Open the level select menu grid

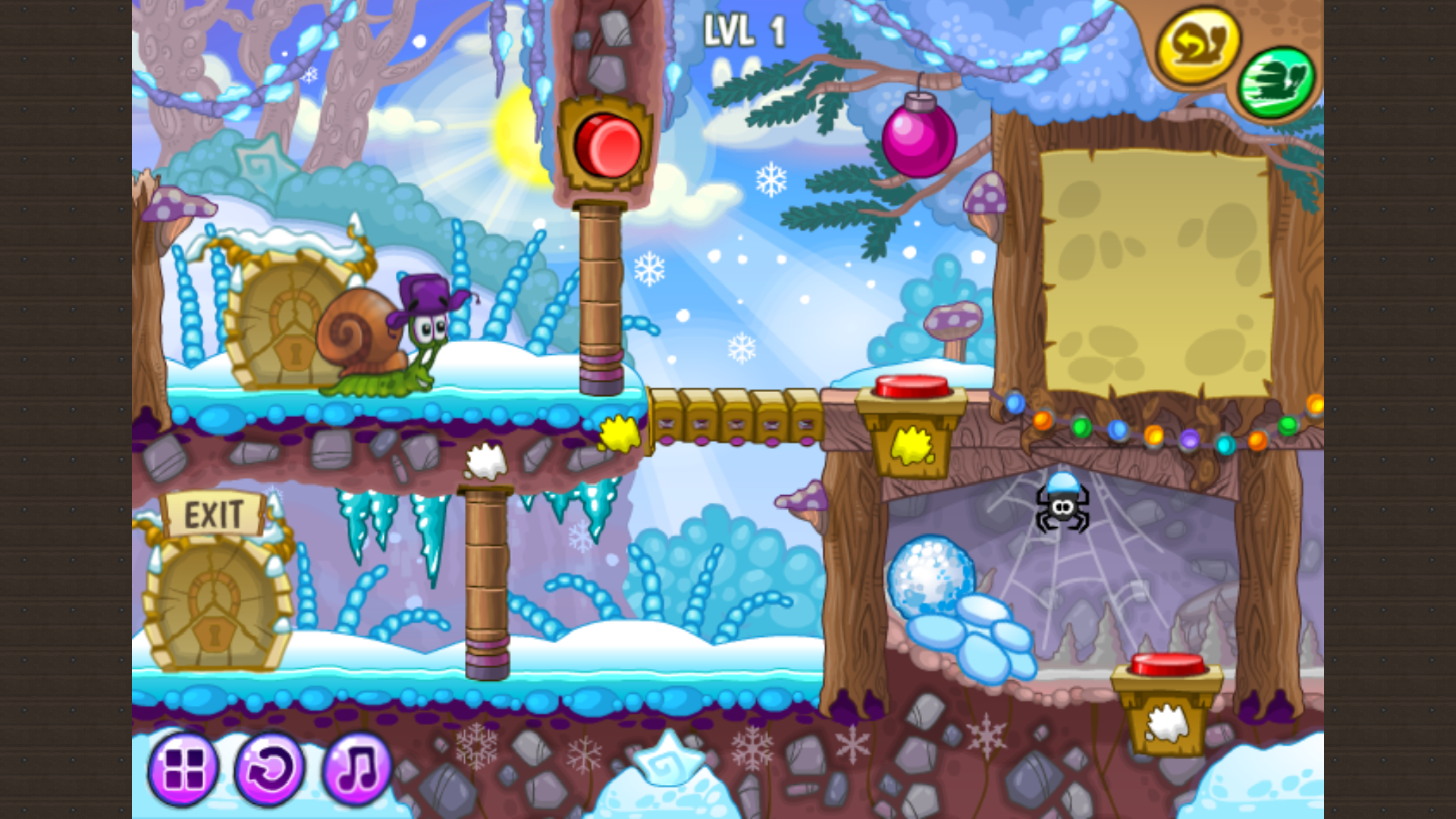click(184, 769)
